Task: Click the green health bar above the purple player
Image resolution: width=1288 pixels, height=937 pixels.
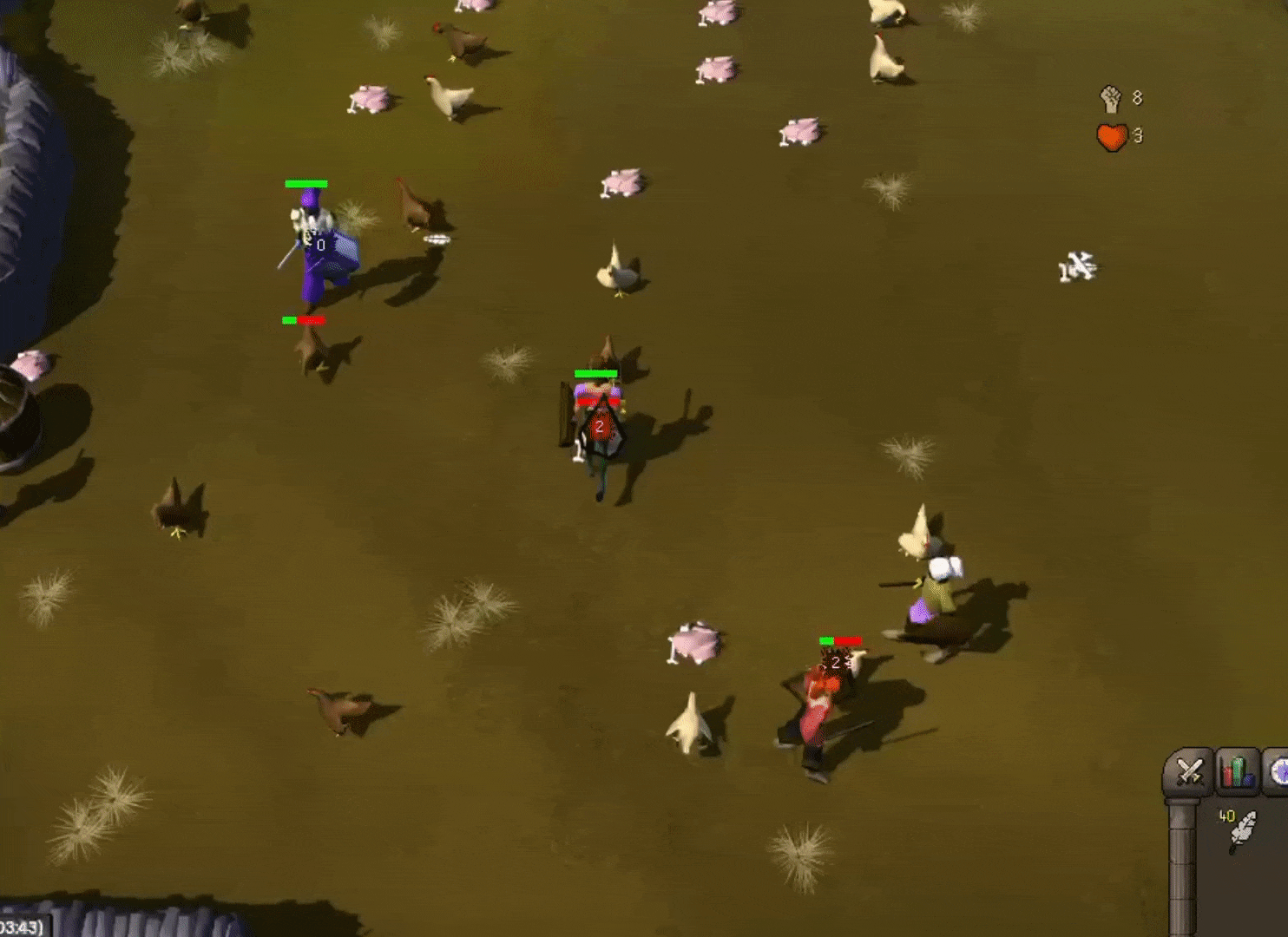Action: (306, 183)
